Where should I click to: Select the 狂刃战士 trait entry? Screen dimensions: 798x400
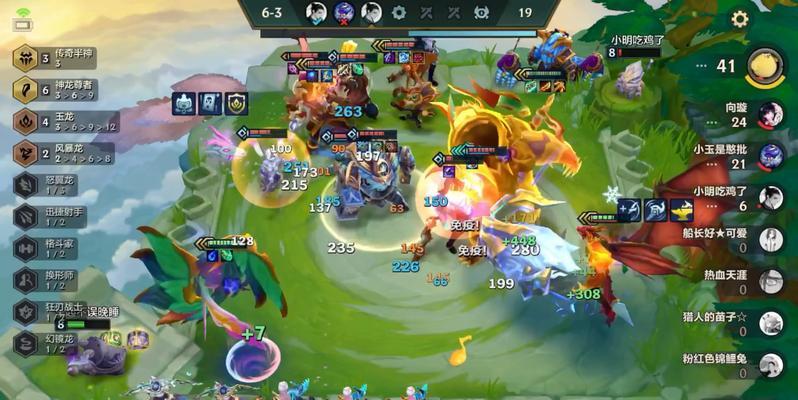(x=50, y=311)
